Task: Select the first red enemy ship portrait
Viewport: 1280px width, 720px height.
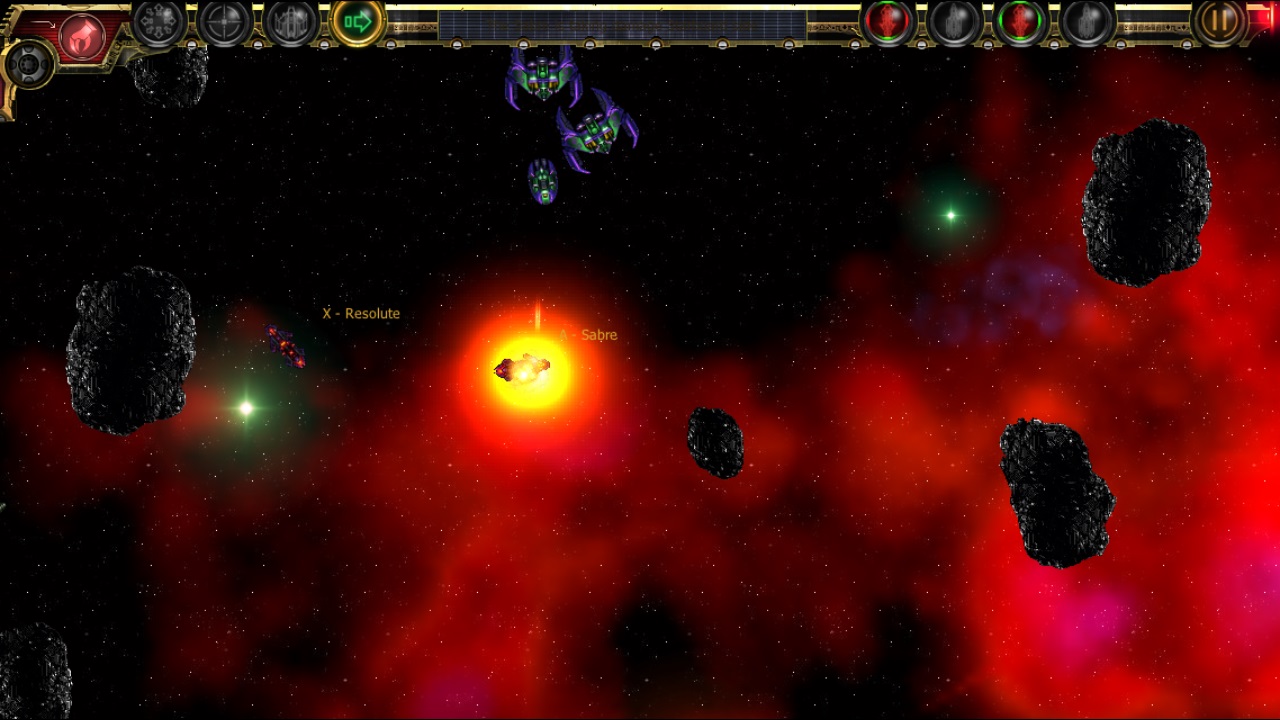Action: tap(886, 22)
